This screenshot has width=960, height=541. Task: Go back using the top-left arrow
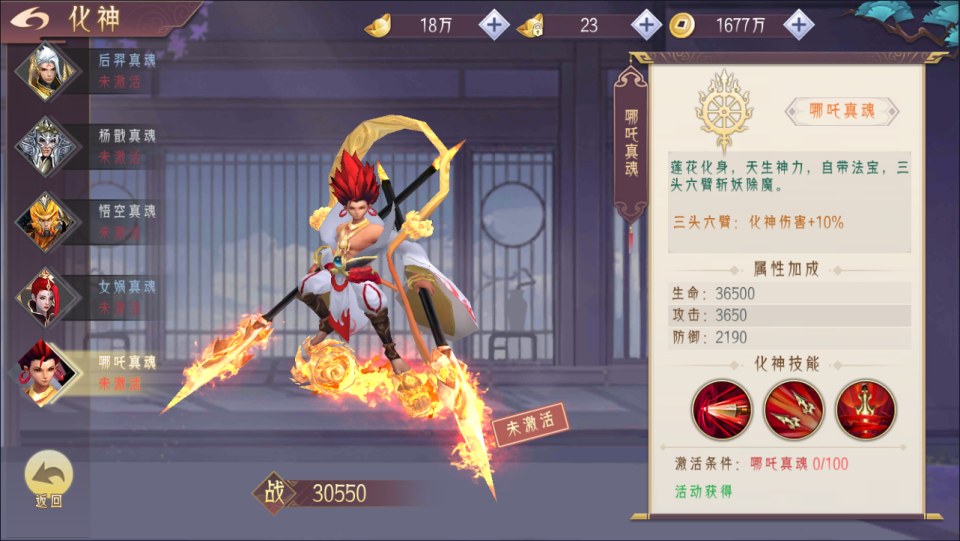click(x=35, y=18)
